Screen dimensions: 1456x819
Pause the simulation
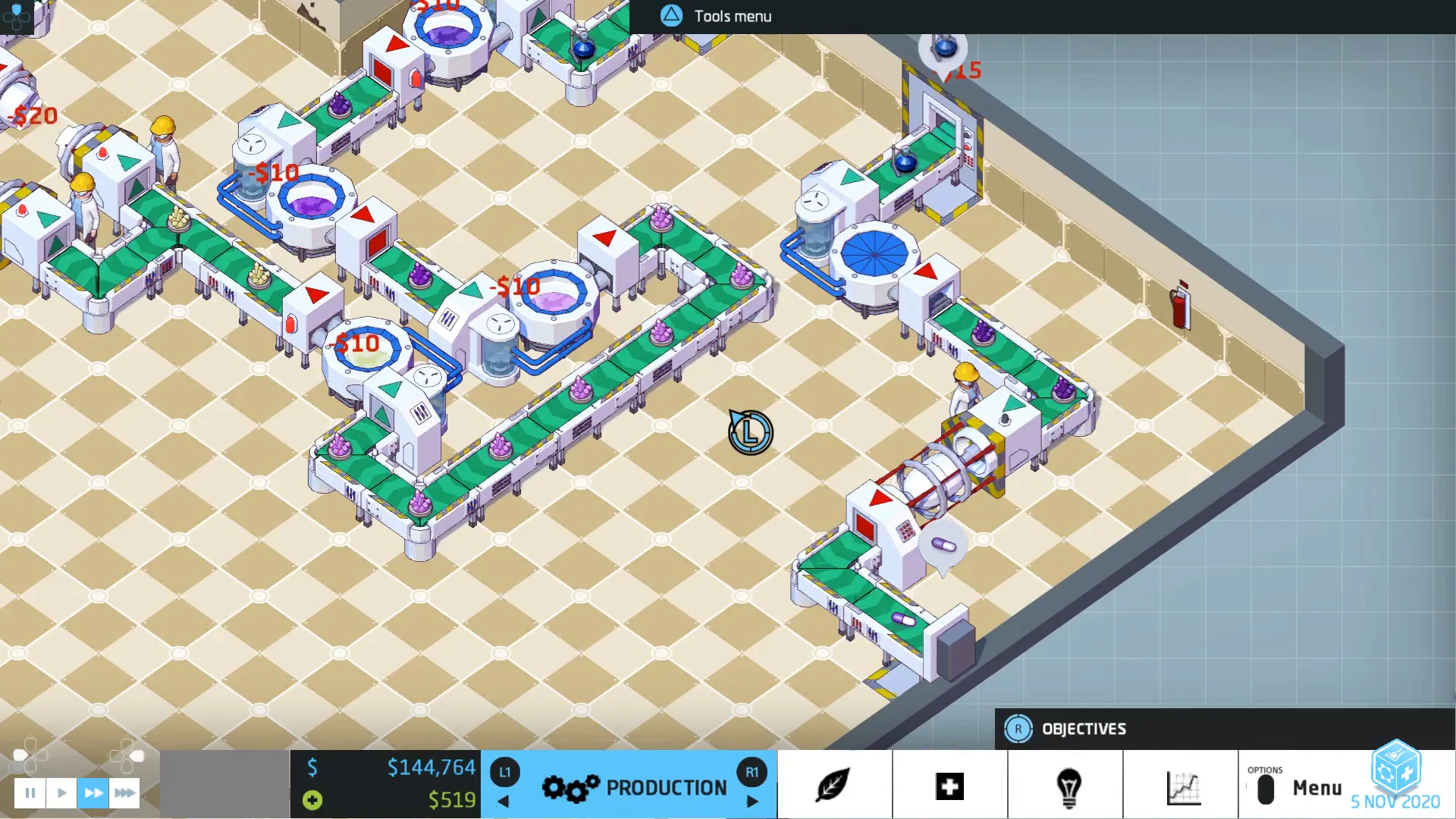(30, 792)
